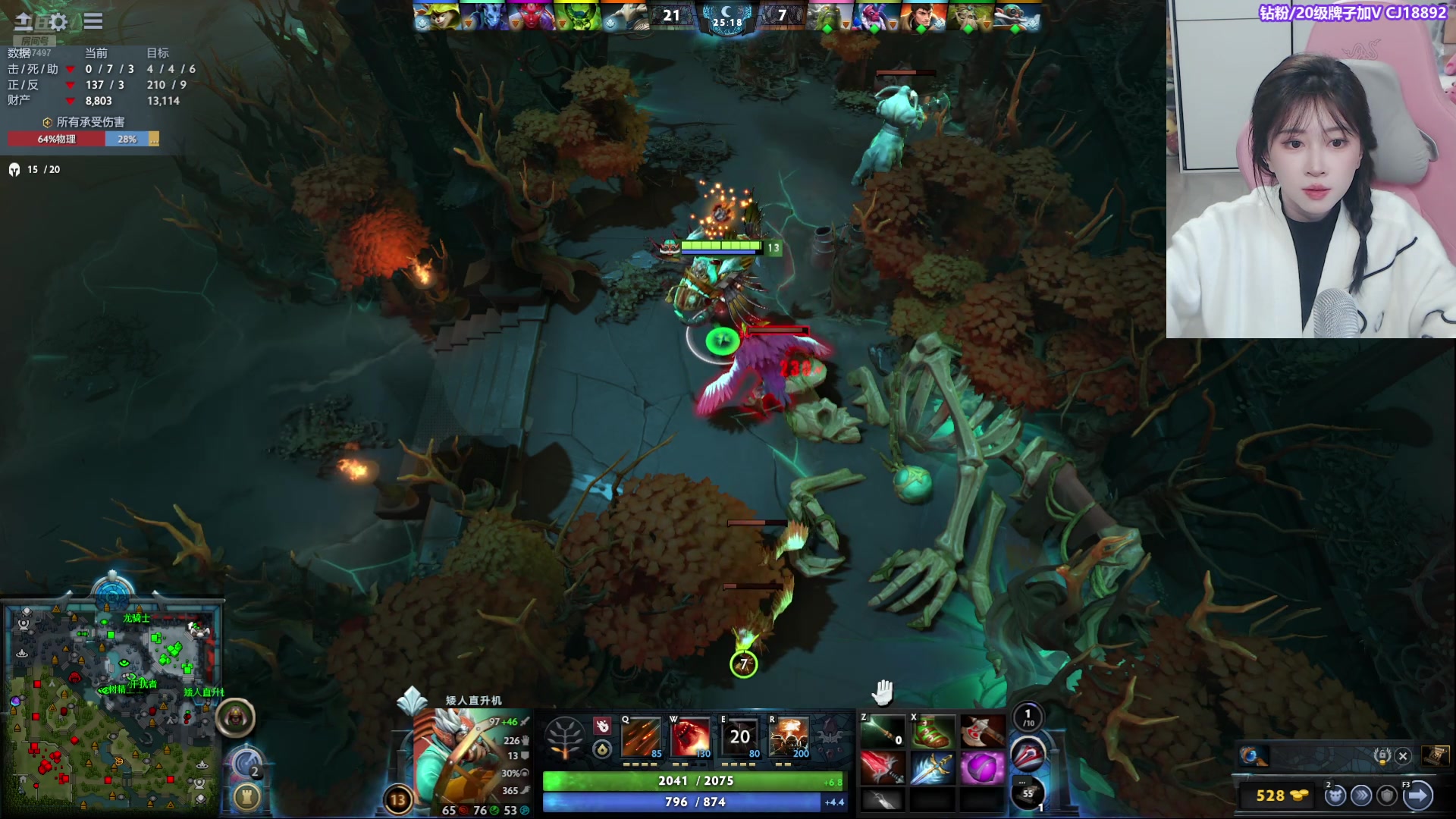Screen dimensions: 1456x819
Task: Select the red-bladed axe item slot
Action: tap(982, 733)
